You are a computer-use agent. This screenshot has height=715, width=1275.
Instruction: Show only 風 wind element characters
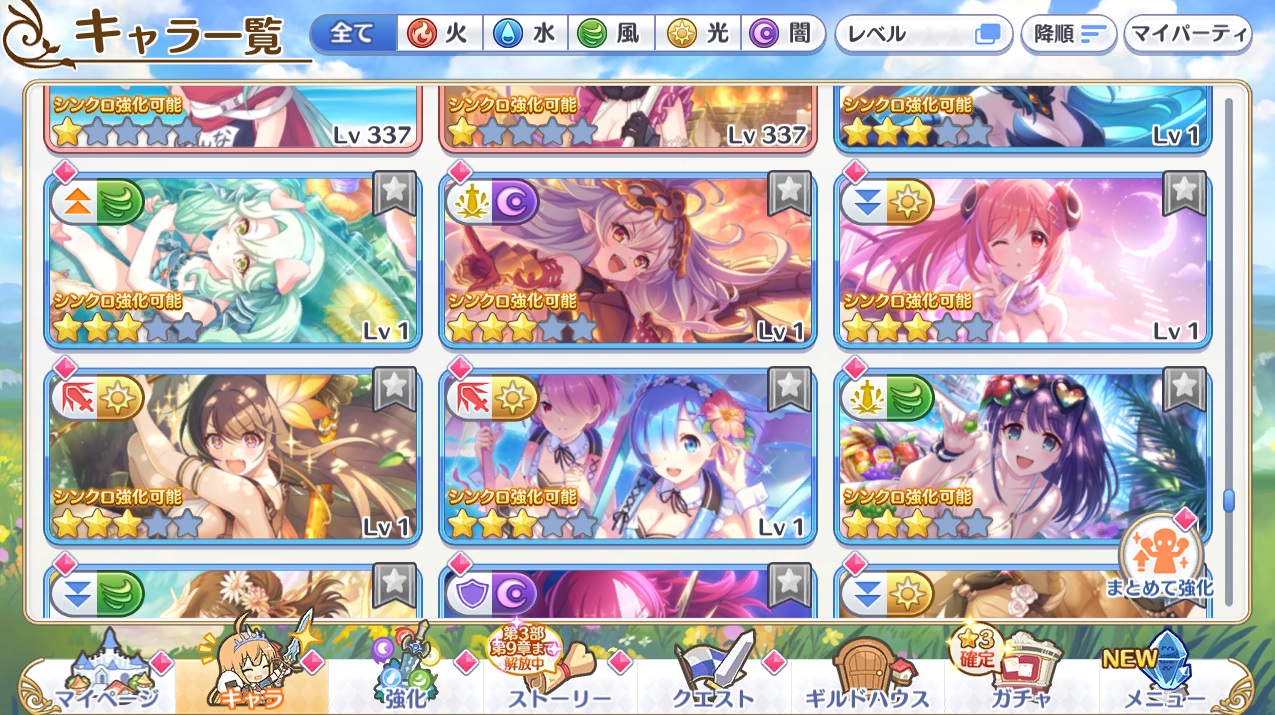pyautogui.click(x=611, y=34)
